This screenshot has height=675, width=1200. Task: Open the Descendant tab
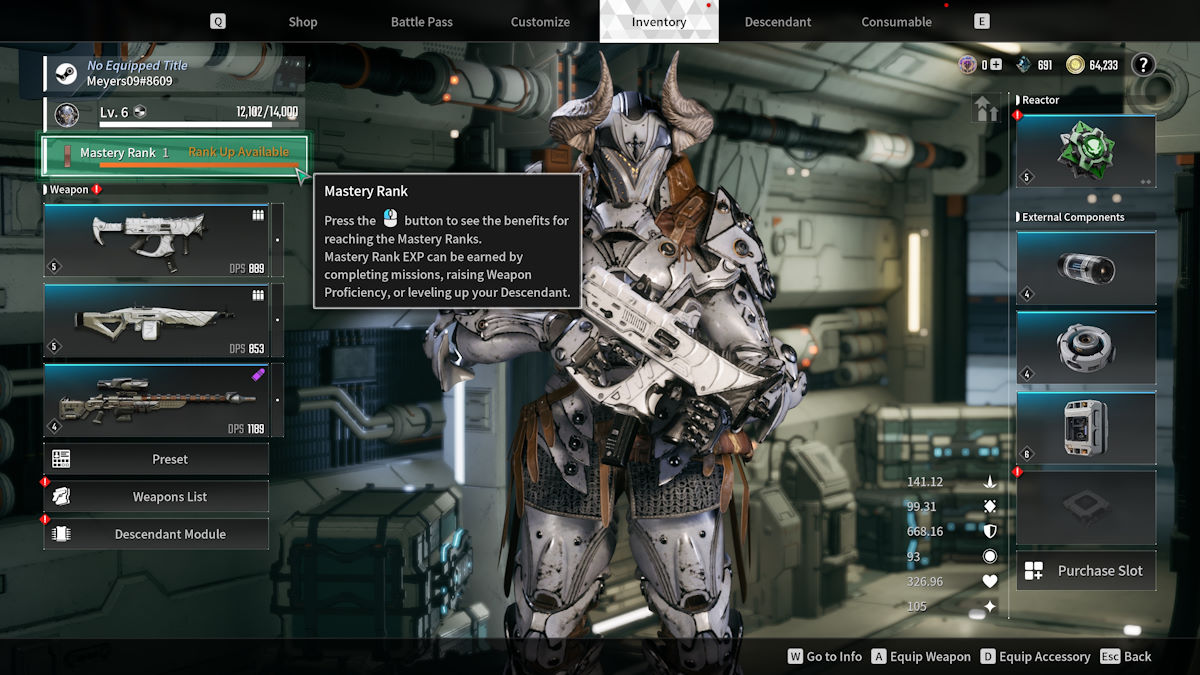coord(778,22)
